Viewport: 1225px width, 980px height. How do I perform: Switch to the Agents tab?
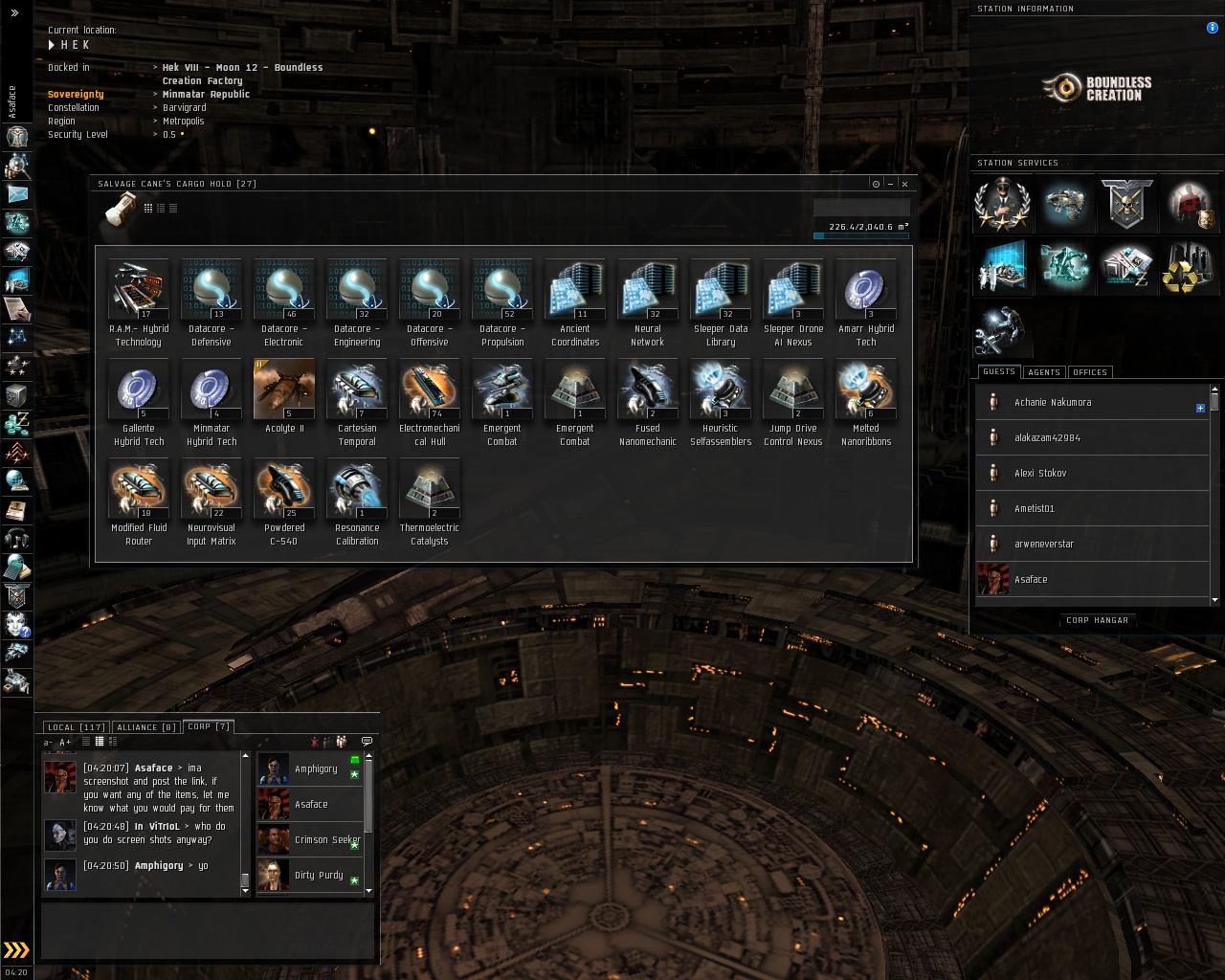[x=1043, y=372]
